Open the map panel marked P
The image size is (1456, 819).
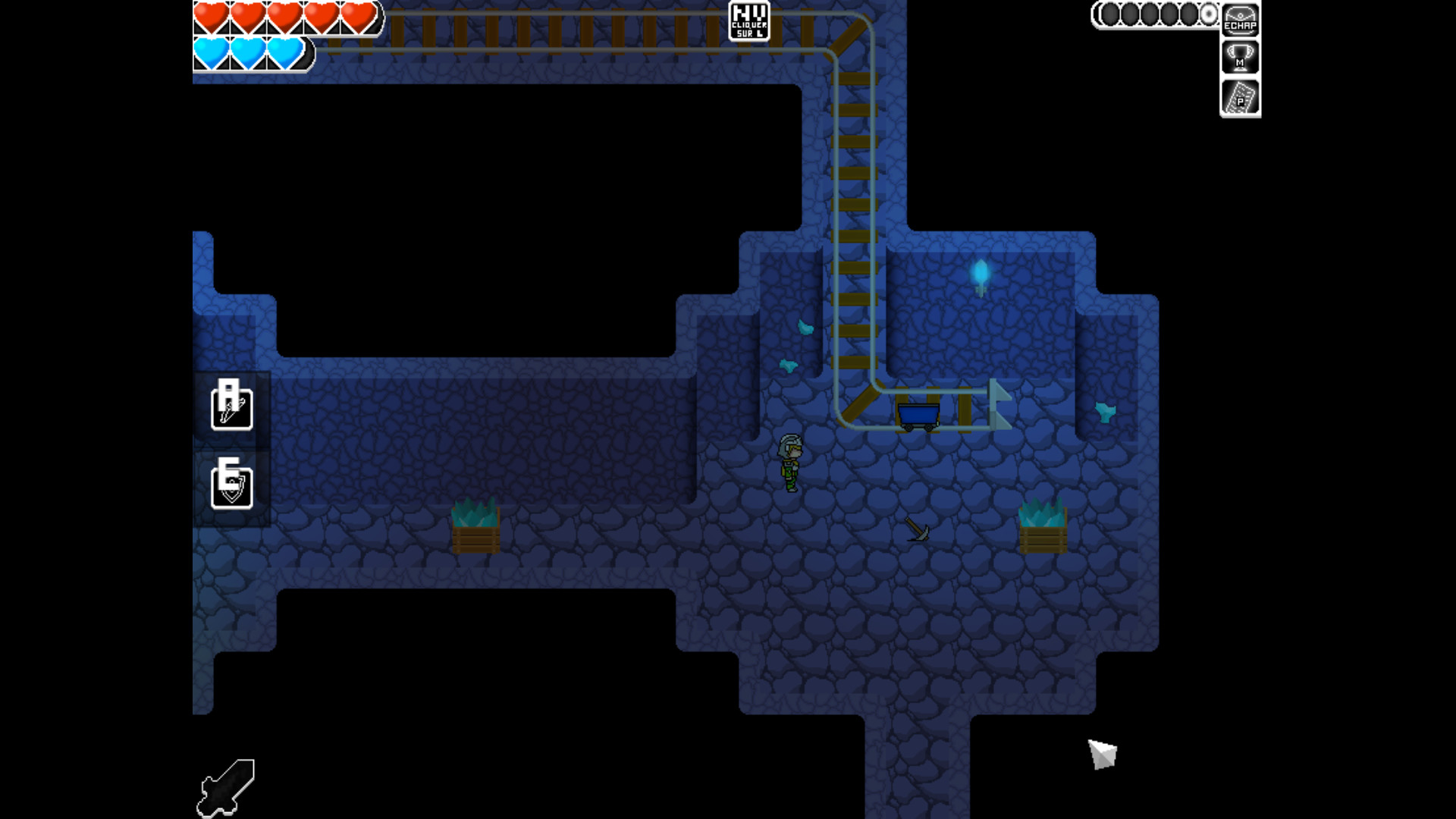(x=1241, y=99)
